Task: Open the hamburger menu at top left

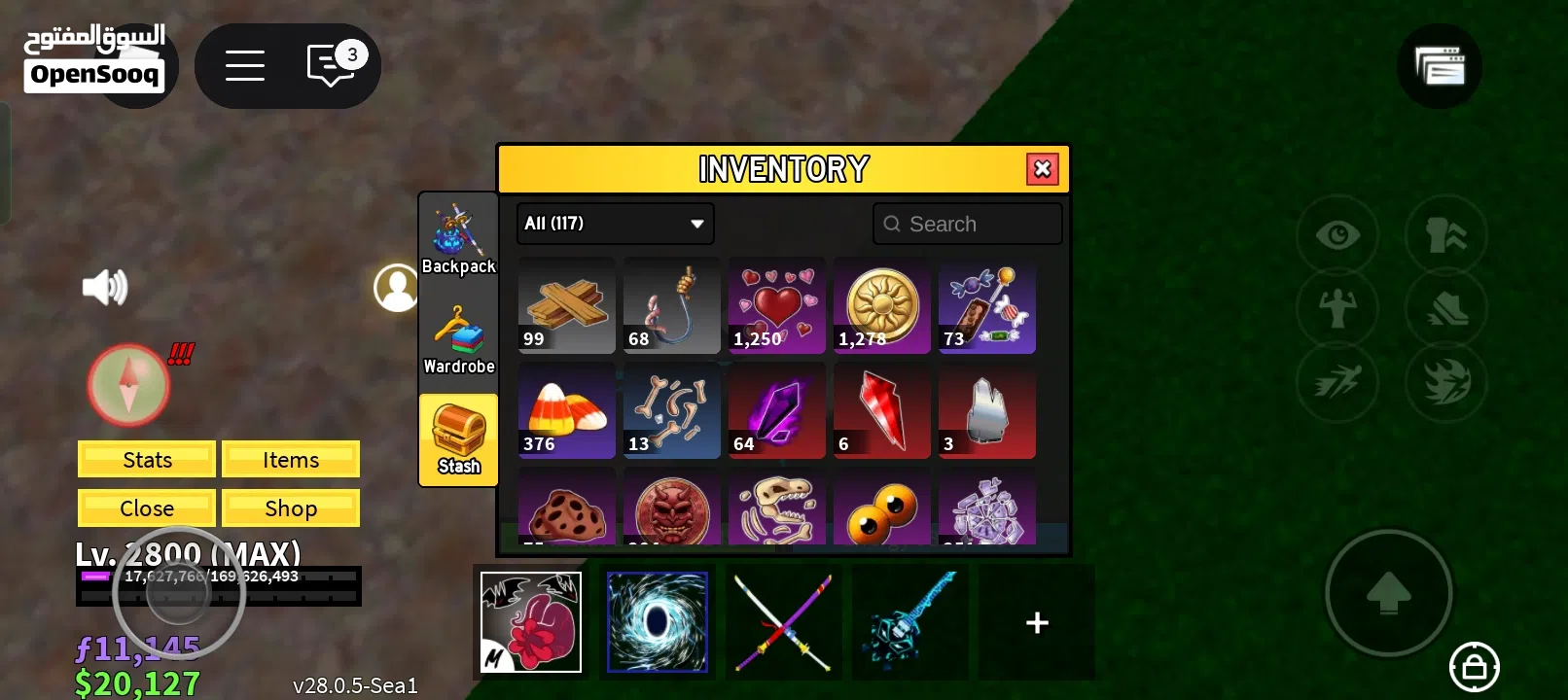Action: coord(244,65)
